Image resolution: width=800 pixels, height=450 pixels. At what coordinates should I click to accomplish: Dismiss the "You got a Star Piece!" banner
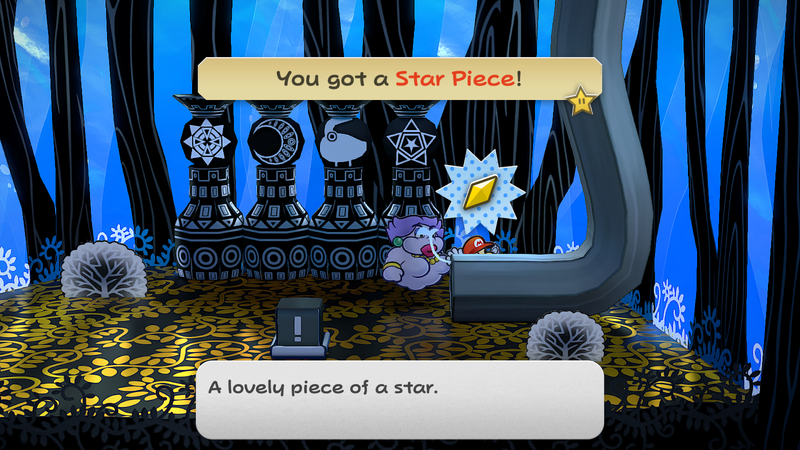click(x=399, y=77)
